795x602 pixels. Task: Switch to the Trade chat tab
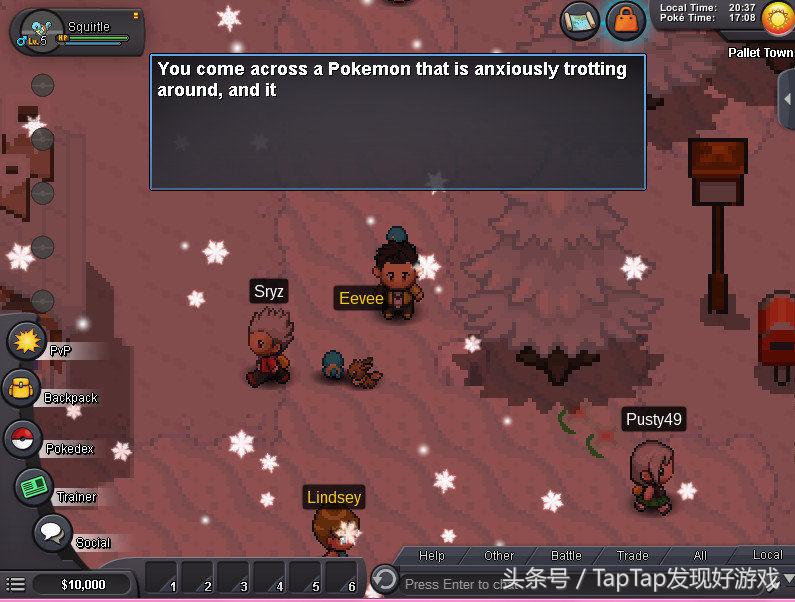tap(632, 555)
